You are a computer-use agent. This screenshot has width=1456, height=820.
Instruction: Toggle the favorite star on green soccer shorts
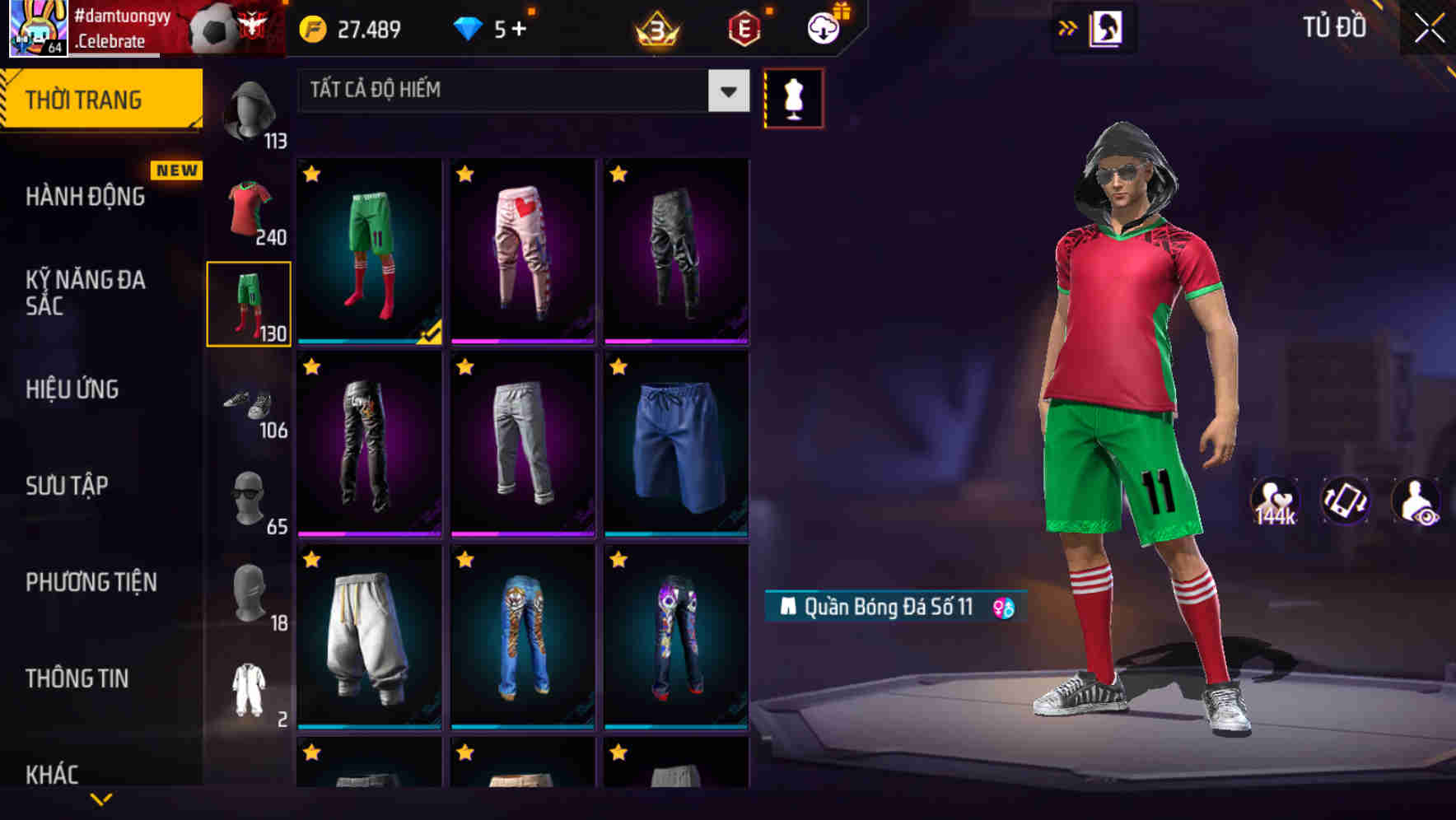click(x=312, y=173)
